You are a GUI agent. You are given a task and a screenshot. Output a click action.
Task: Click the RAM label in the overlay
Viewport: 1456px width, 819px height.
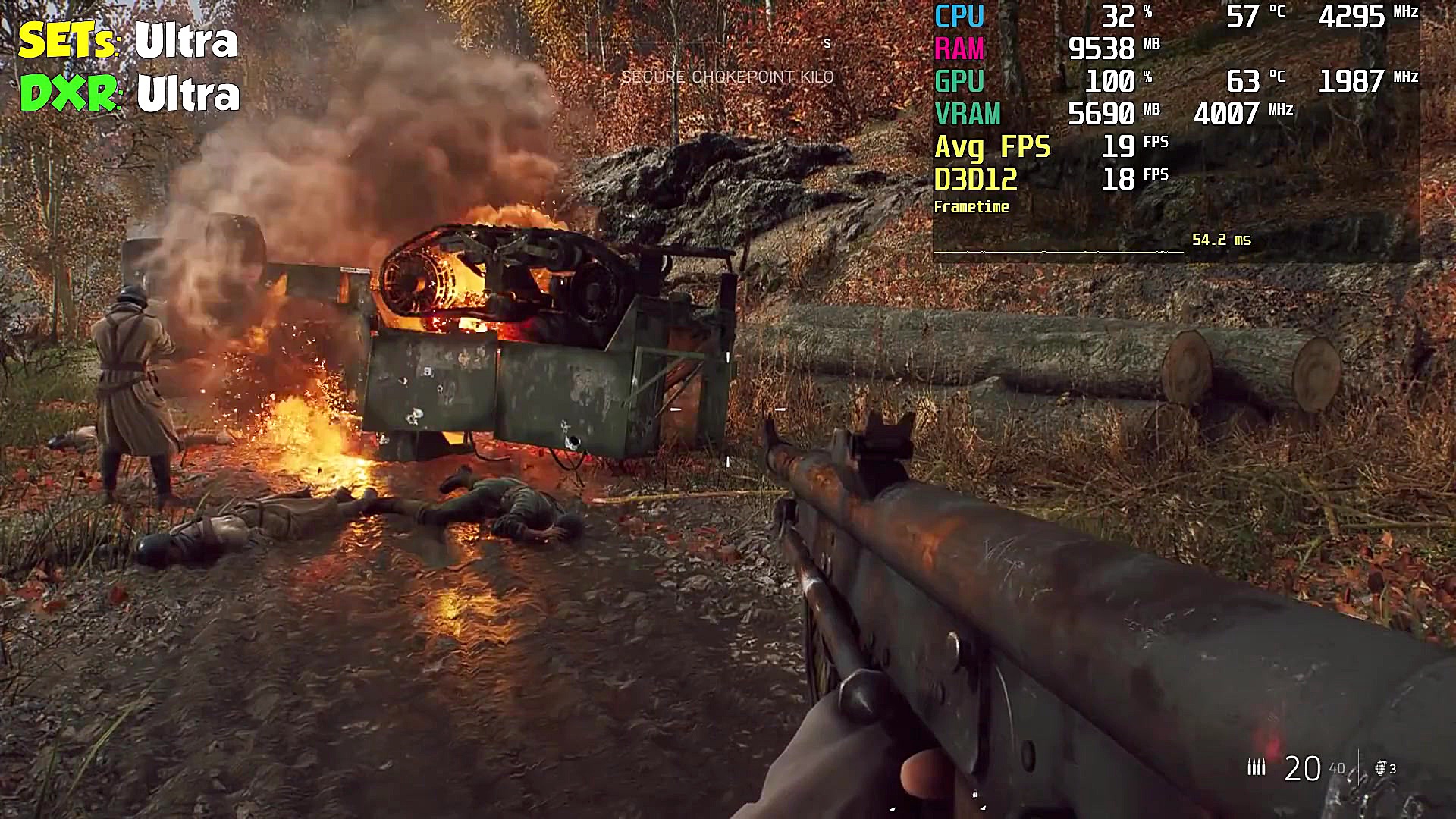pyautogui.click(x=959, y=49)
